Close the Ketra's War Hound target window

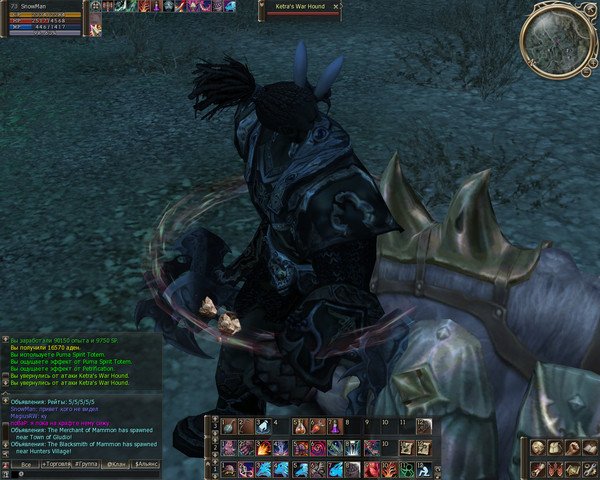336,6
